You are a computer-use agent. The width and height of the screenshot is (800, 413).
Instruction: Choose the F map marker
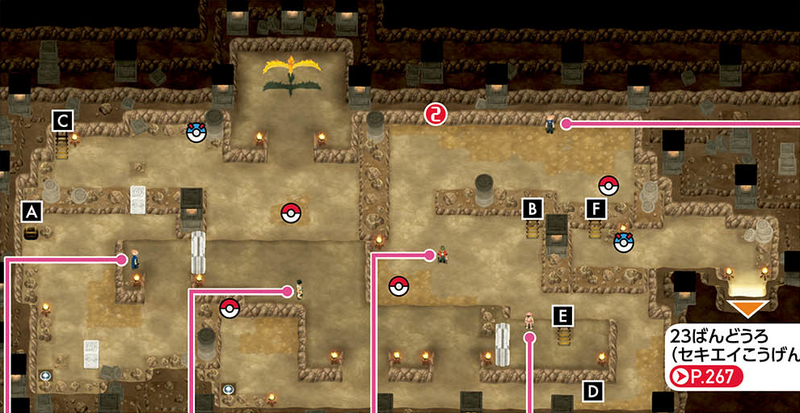coord(597,209)
